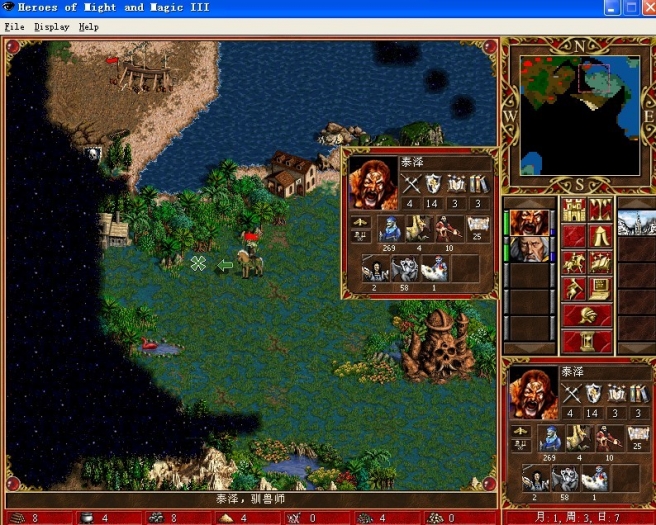Open the Kingdom Overview castle button
Screen dimensions: 656x525
[x=574, y=210]
